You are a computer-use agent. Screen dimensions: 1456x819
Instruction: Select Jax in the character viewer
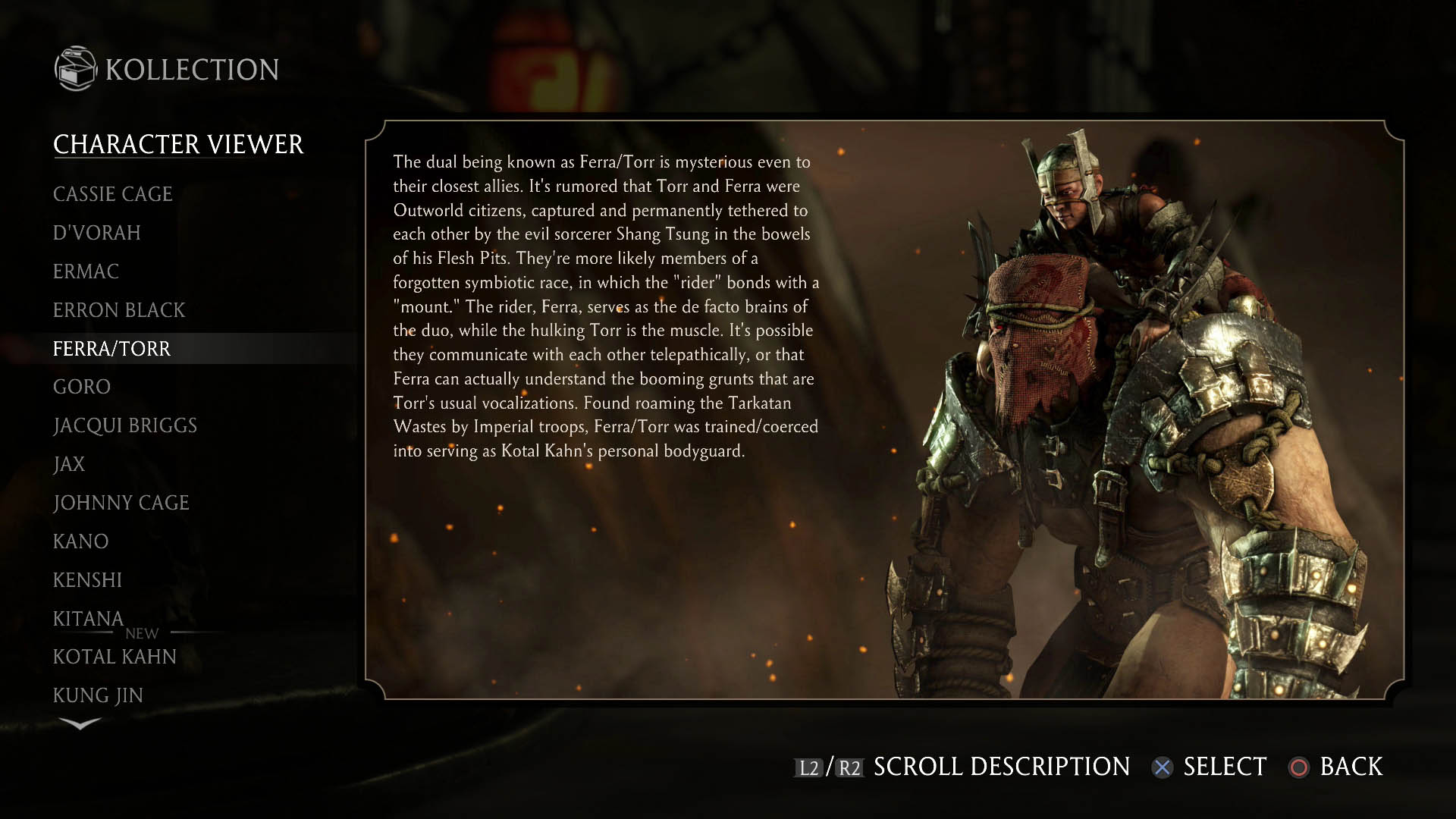[x=69, y=464]
